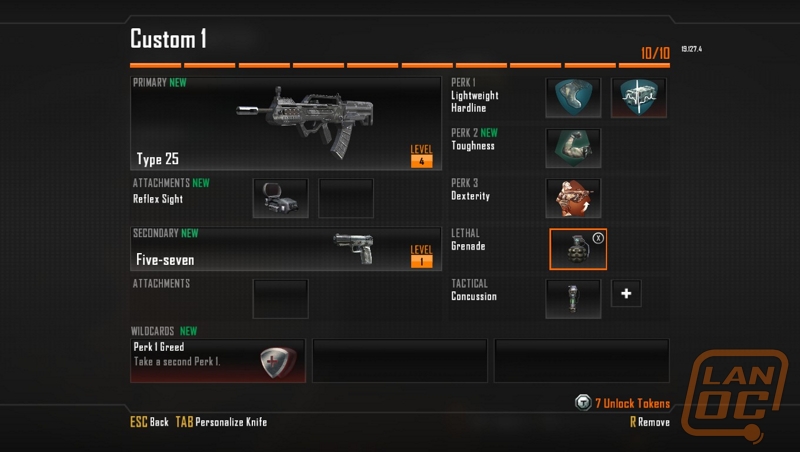
Task: Choose the Toughness perk slot
Action: (x=573, y=148)
